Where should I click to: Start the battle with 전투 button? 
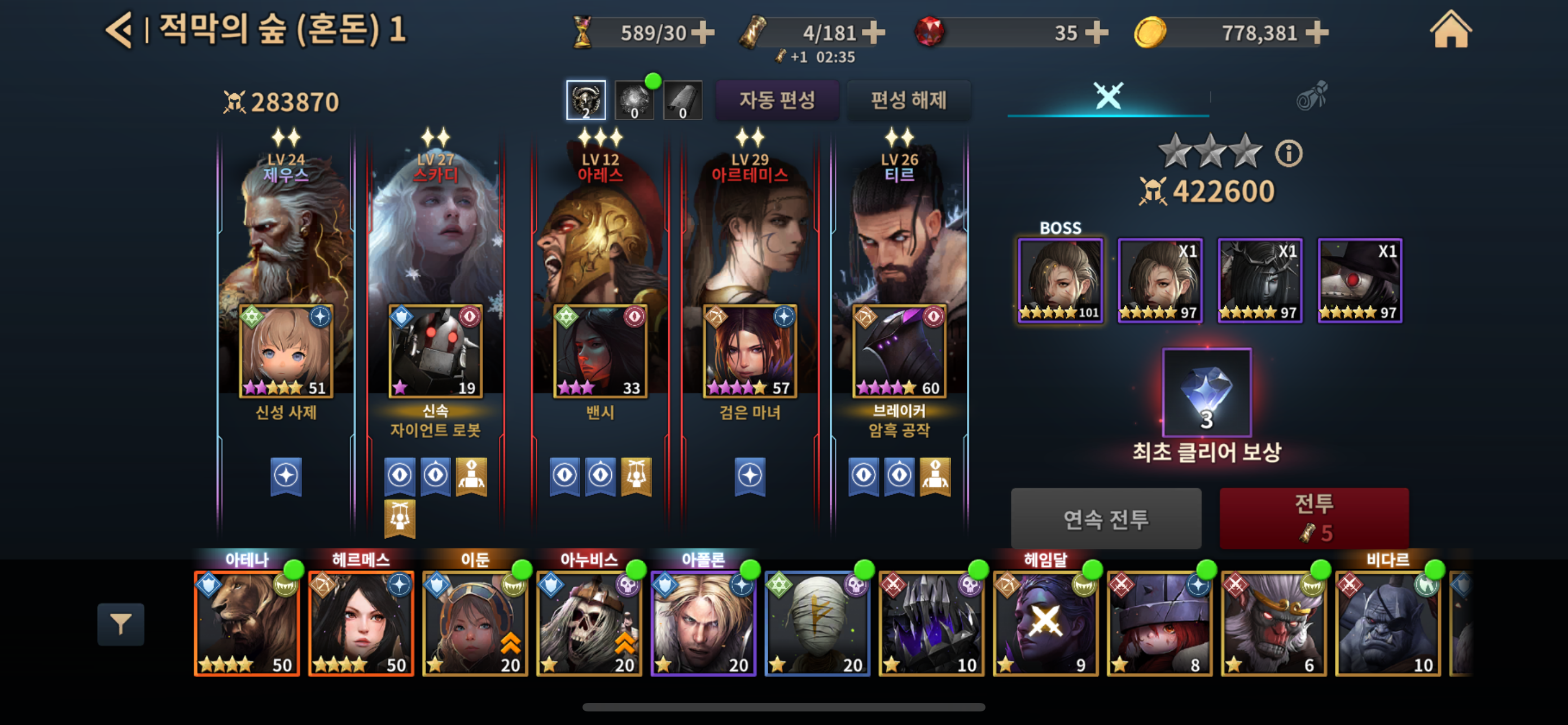(x=1313, y=517)
